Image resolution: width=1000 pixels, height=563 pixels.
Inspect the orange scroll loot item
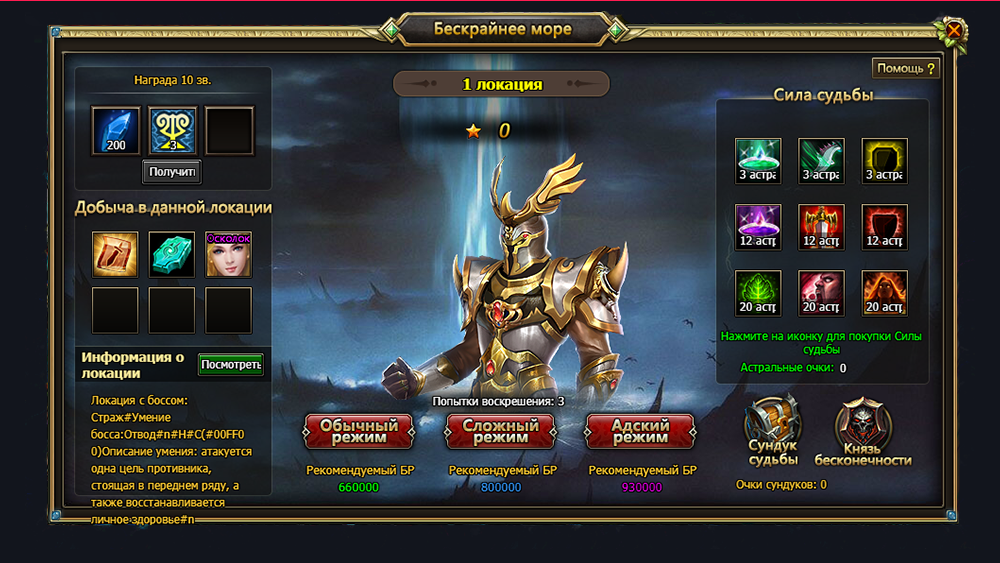pyautogui.click(x=115, y=254)
